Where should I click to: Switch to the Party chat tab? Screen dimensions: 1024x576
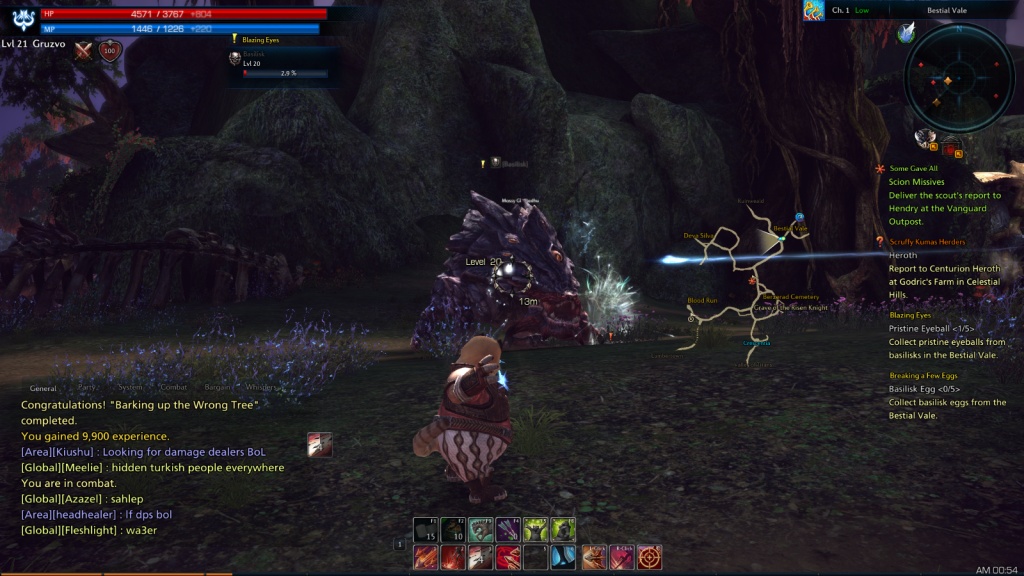[87, 387]
